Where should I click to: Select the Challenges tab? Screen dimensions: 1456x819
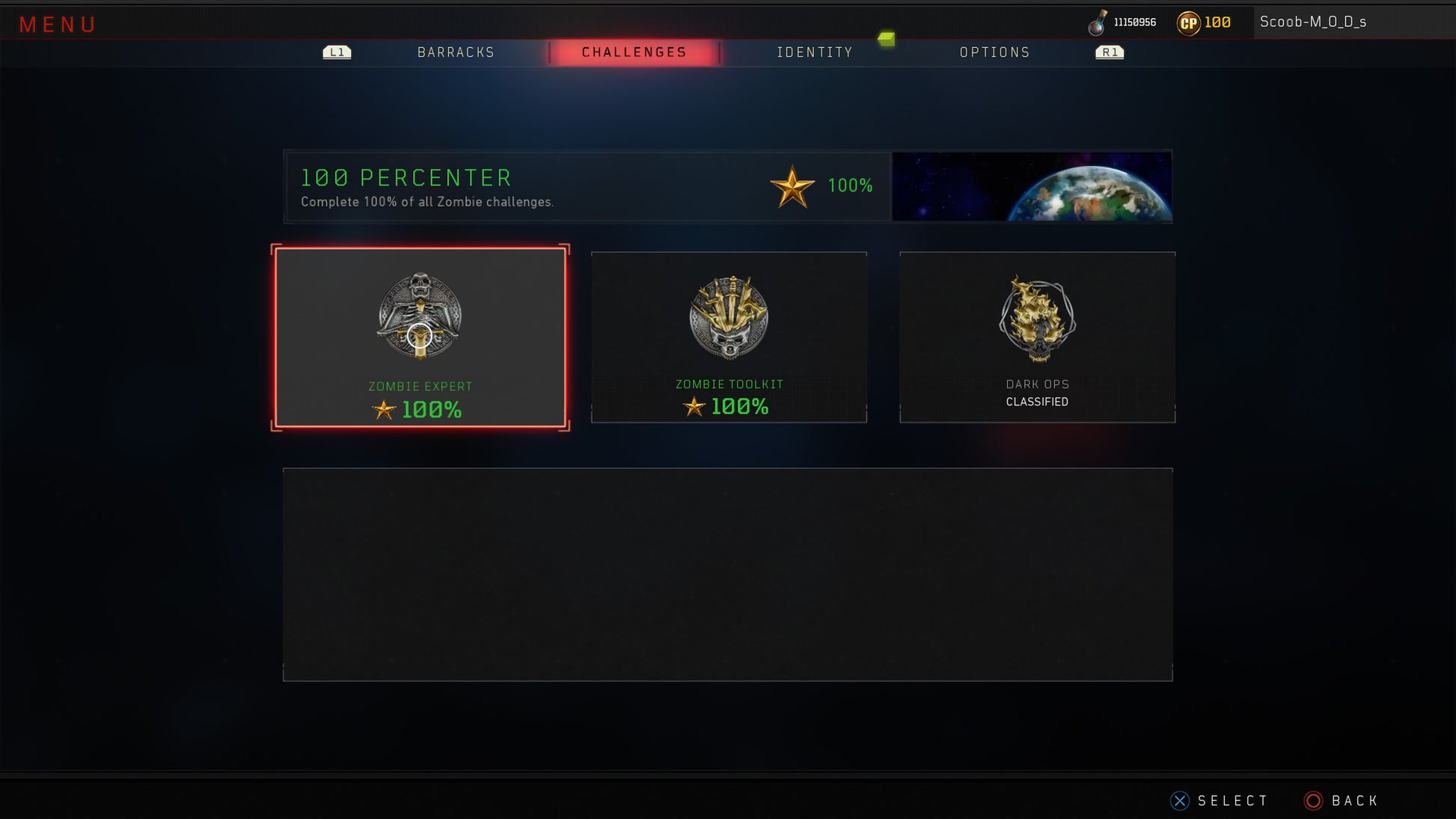pos(634,52)
